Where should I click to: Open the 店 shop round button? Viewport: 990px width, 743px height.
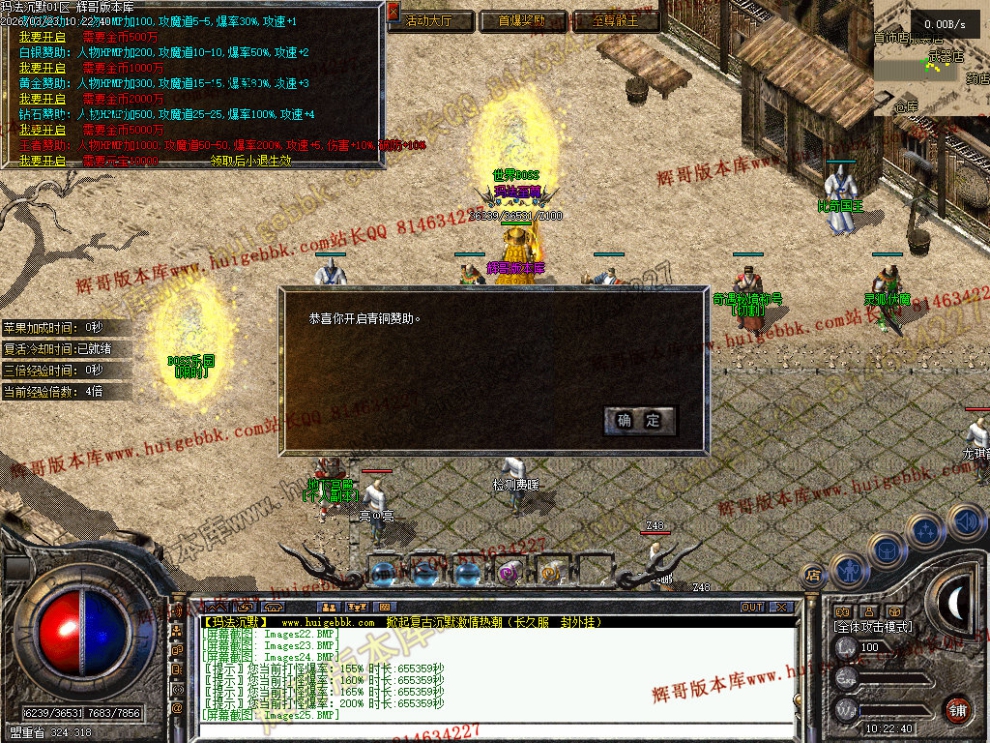click(x=813, y=574)
